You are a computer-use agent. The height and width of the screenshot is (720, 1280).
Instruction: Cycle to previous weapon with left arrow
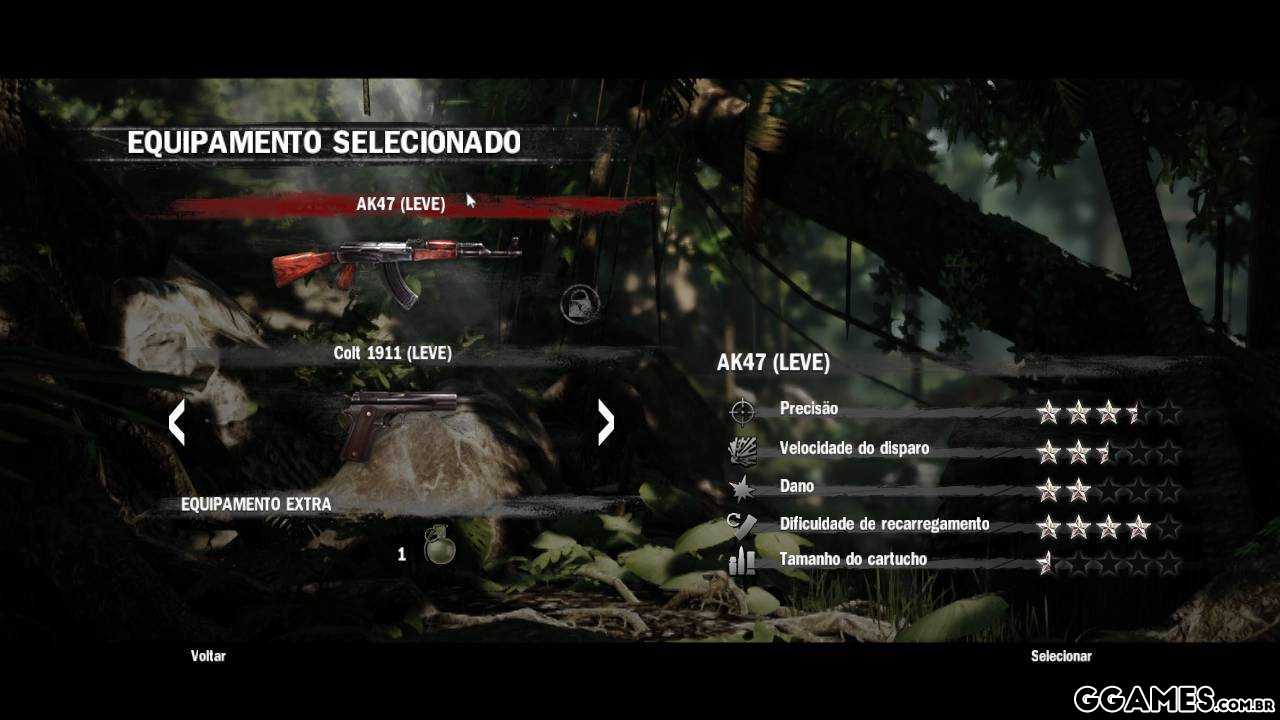click(x=177, y=422)
